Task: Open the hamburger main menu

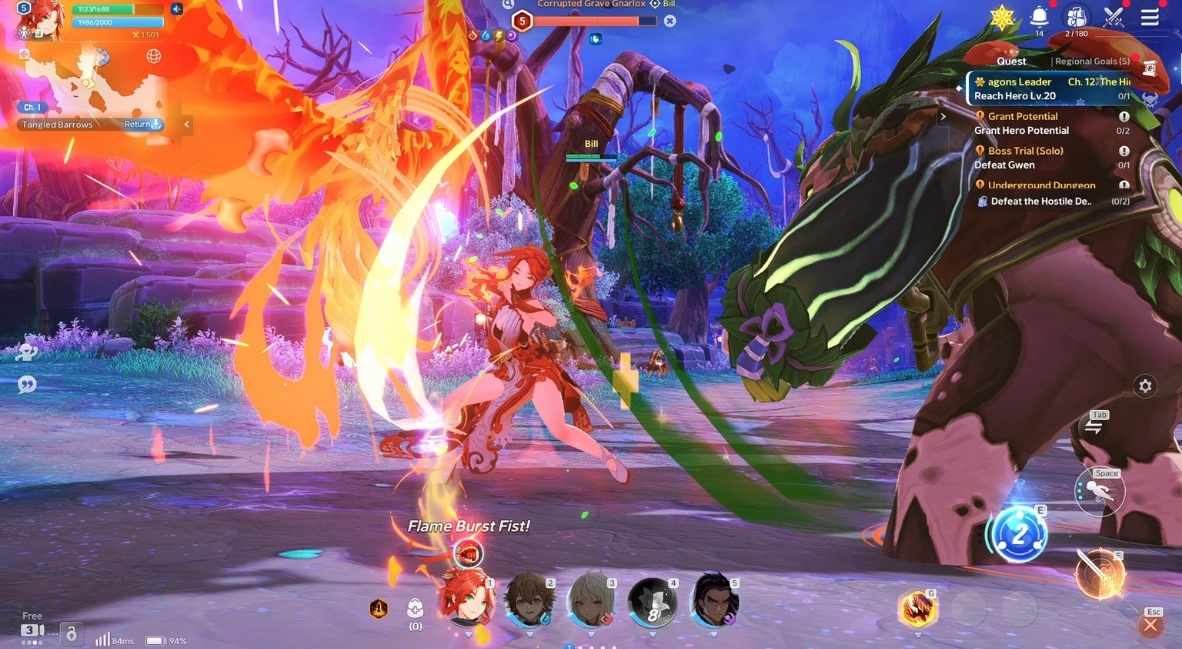Action: coord(1150,17)
